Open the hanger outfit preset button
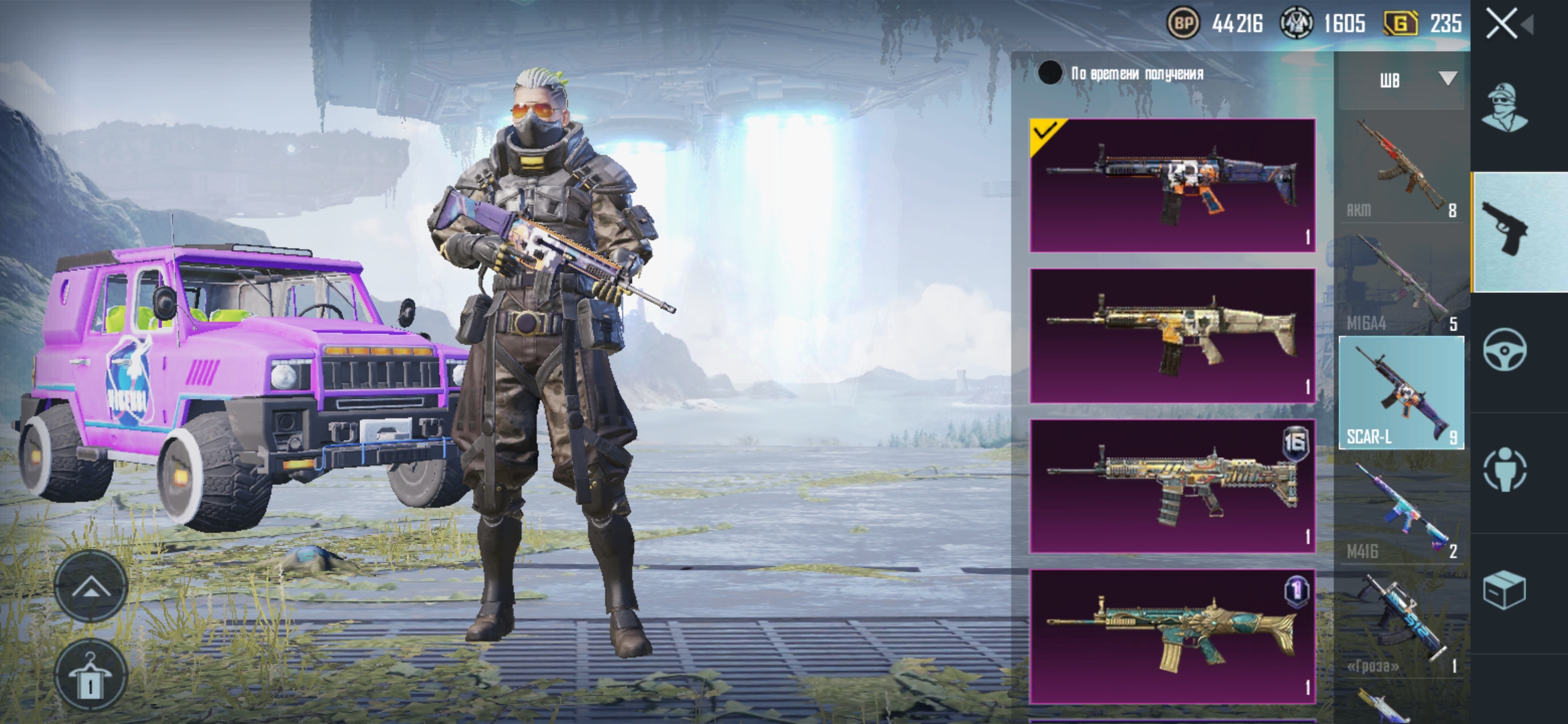This screenshot has width=1568, height=724. (90, 674)
